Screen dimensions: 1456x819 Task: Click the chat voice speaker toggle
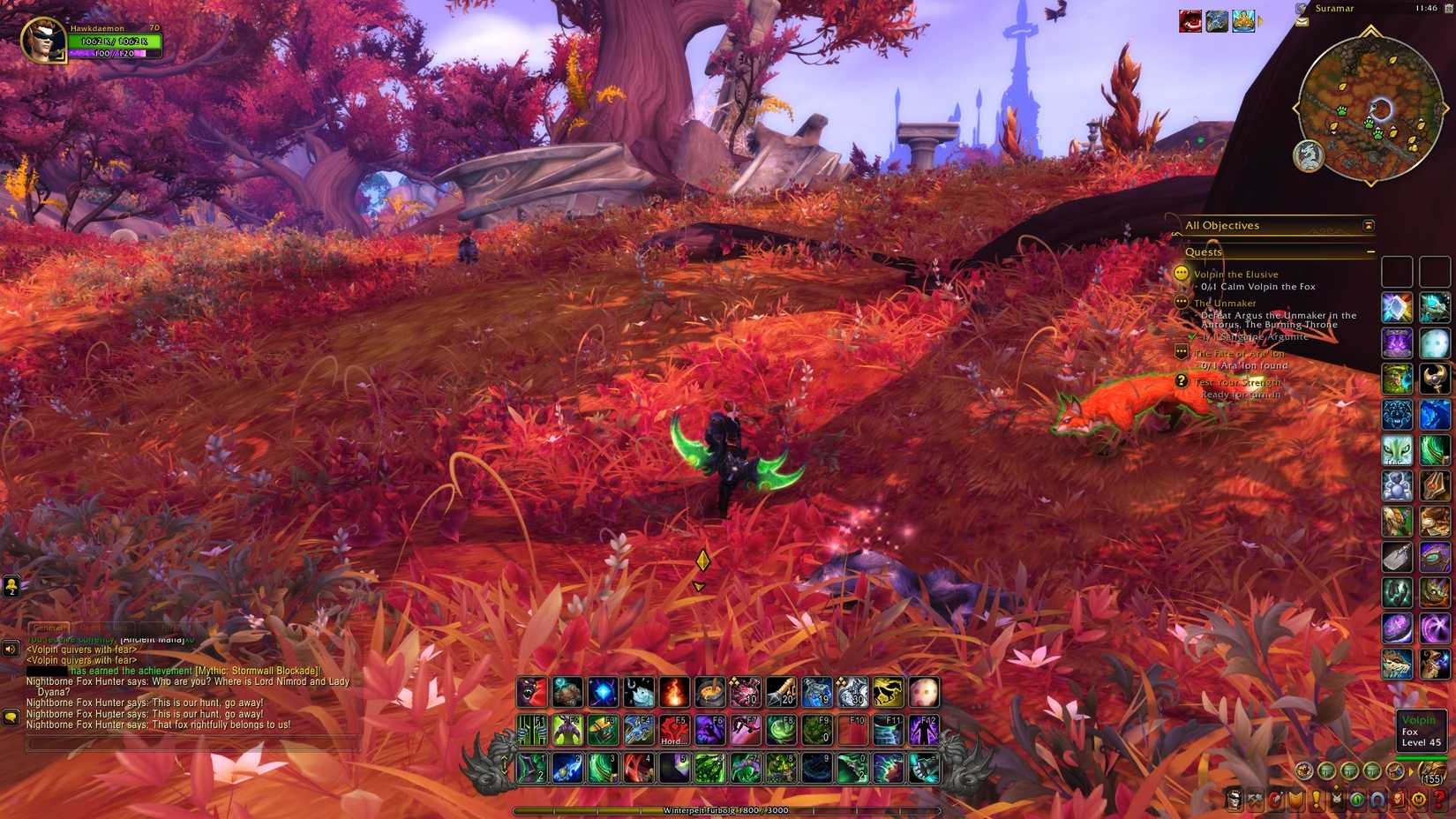[x=10, y=649]
